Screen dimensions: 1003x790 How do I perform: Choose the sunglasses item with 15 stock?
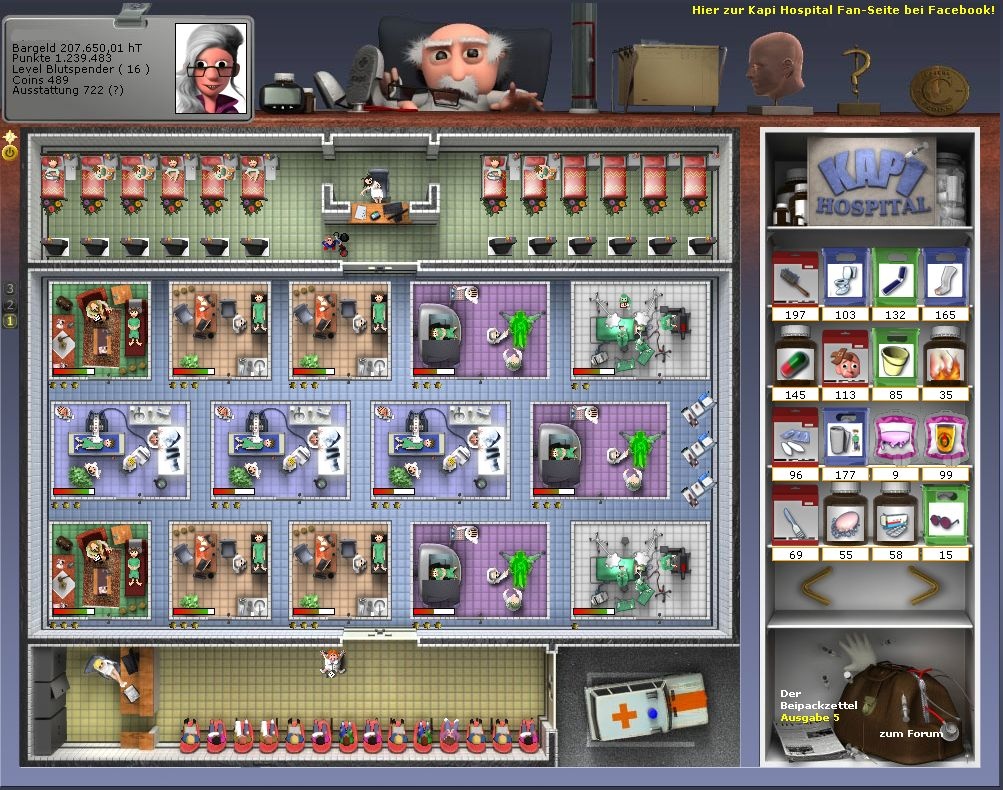(945, 516)
